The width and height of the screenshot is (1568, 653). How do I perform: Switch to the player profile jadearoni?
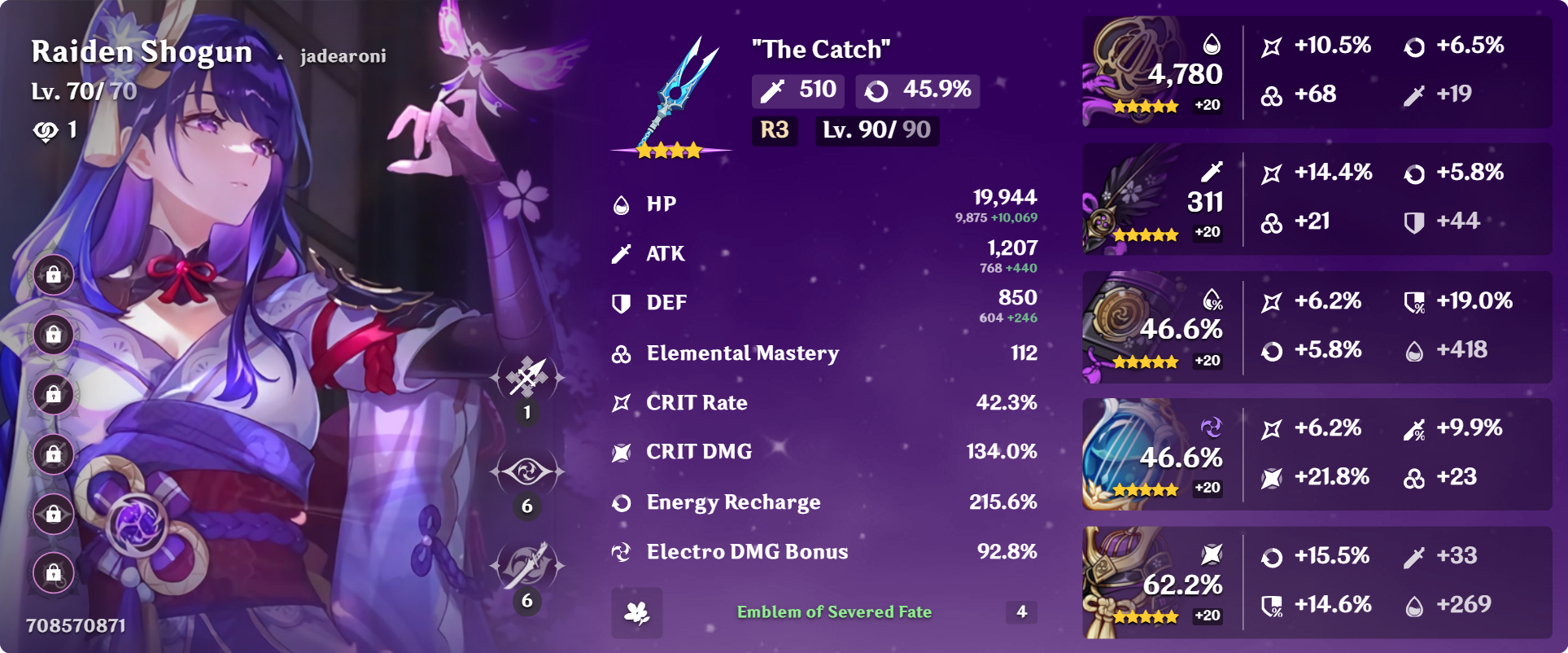[342, 57]
